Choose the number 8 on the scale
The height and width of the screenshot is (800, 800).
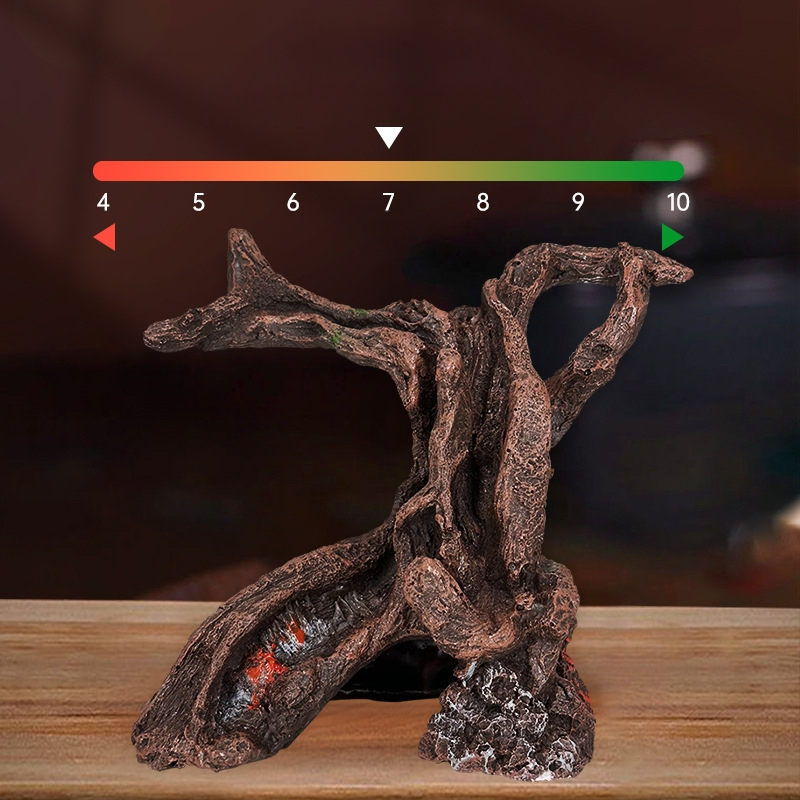483,203
